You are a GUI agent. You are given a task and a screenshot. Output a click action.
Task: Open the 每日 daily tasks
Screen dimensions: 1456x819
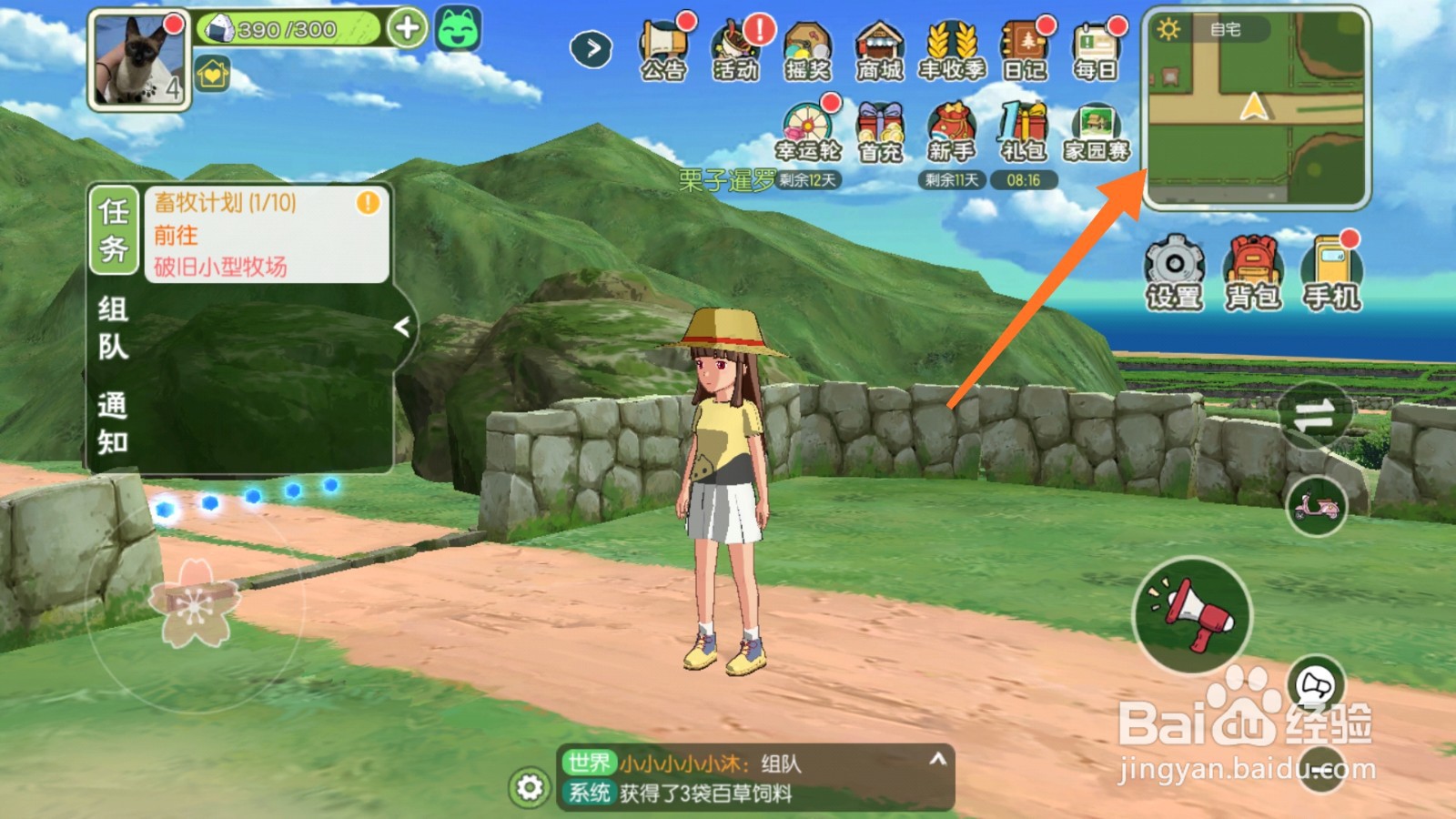coord(1096,50)
